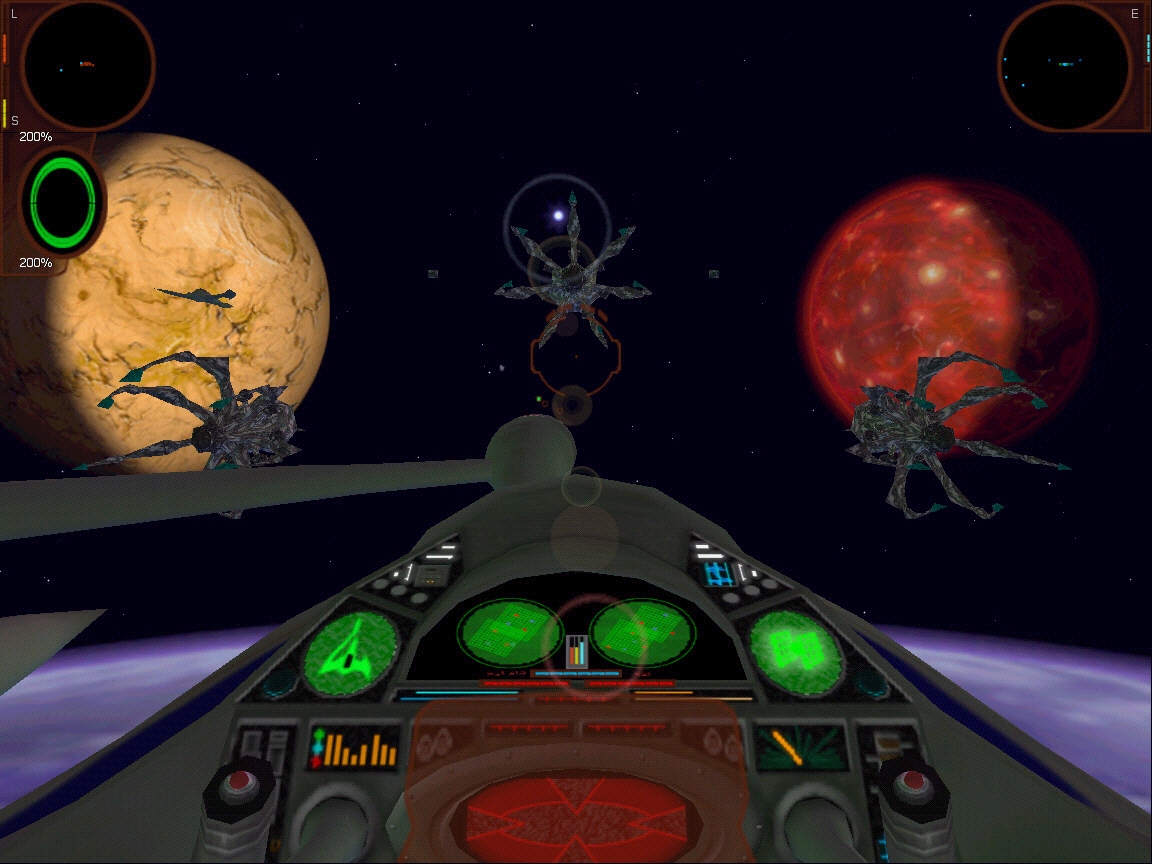Screen dimensions: 1152x864
Task: Click the left radar scope marked L
Action: coord(87,66)
